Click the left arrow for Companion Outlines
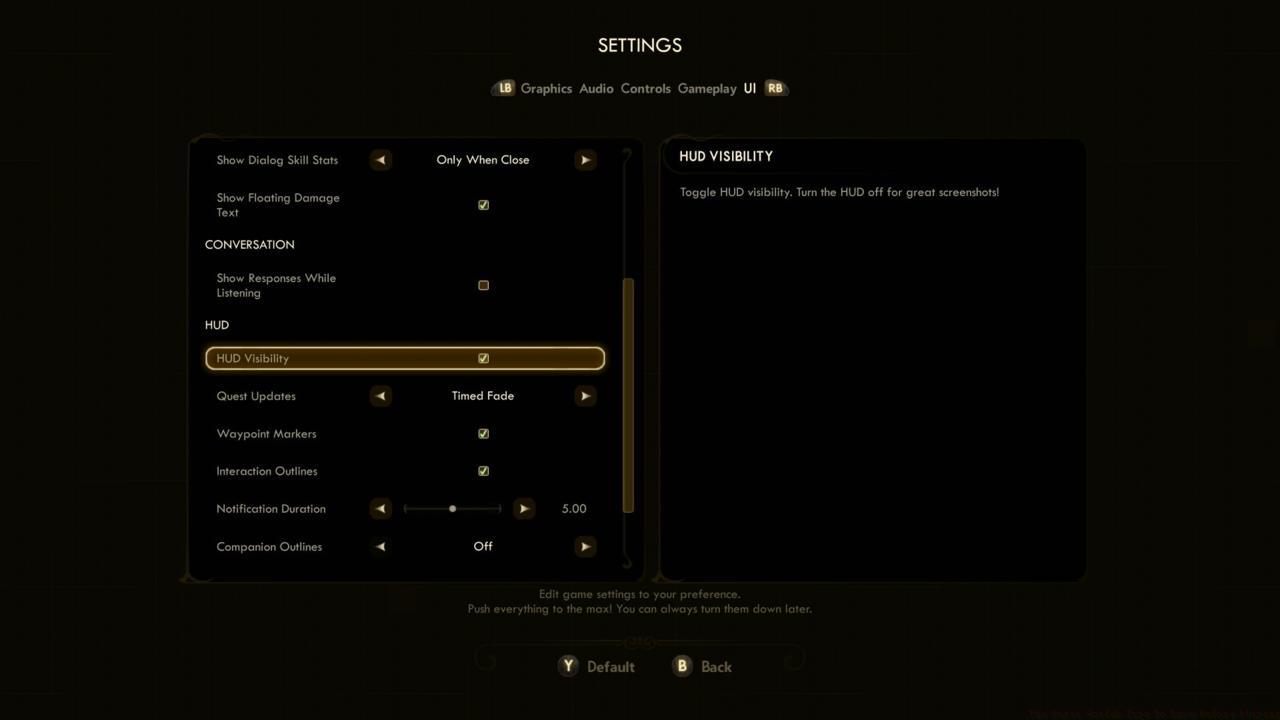1280x720 pixels. pos(380,546)
